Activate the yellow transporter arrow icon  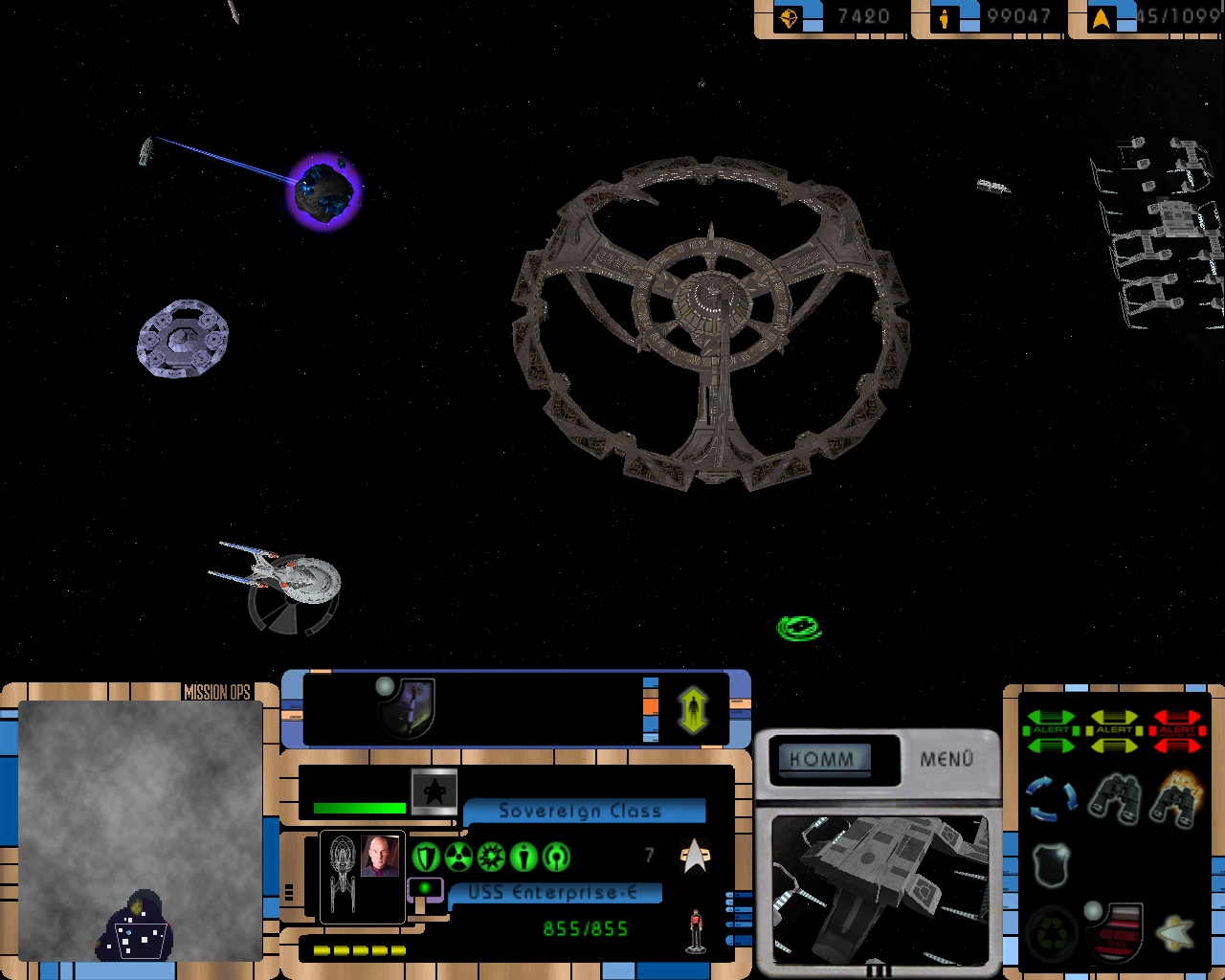coord(693,709)
